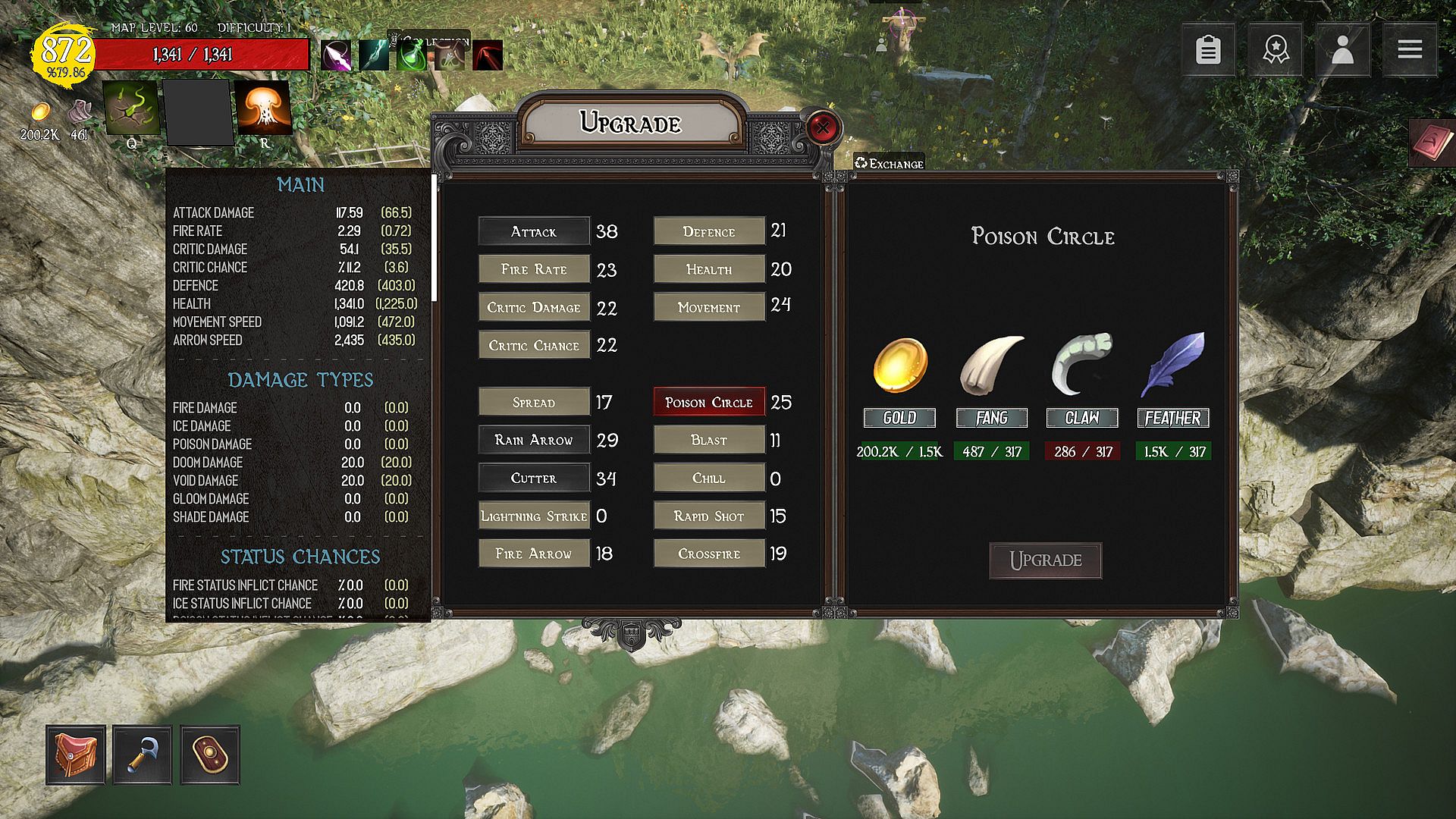The image size is (1456, 819).
Task: Select the Lightning Strike skill
Action: pos(534,516)
